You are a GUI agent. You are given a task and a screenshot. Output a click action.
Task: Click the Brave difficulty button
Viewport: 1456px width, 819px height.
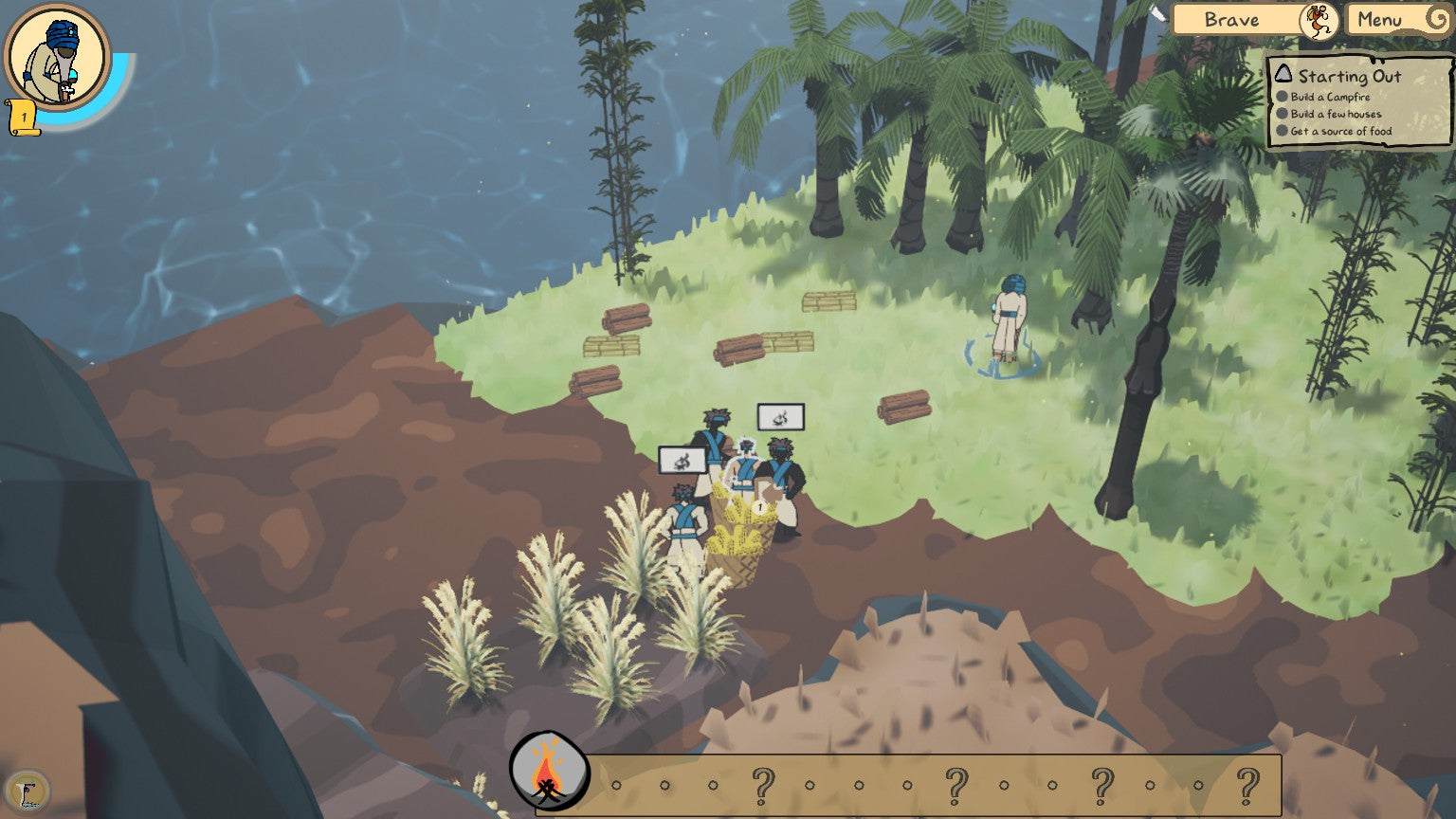point(1232,19)
